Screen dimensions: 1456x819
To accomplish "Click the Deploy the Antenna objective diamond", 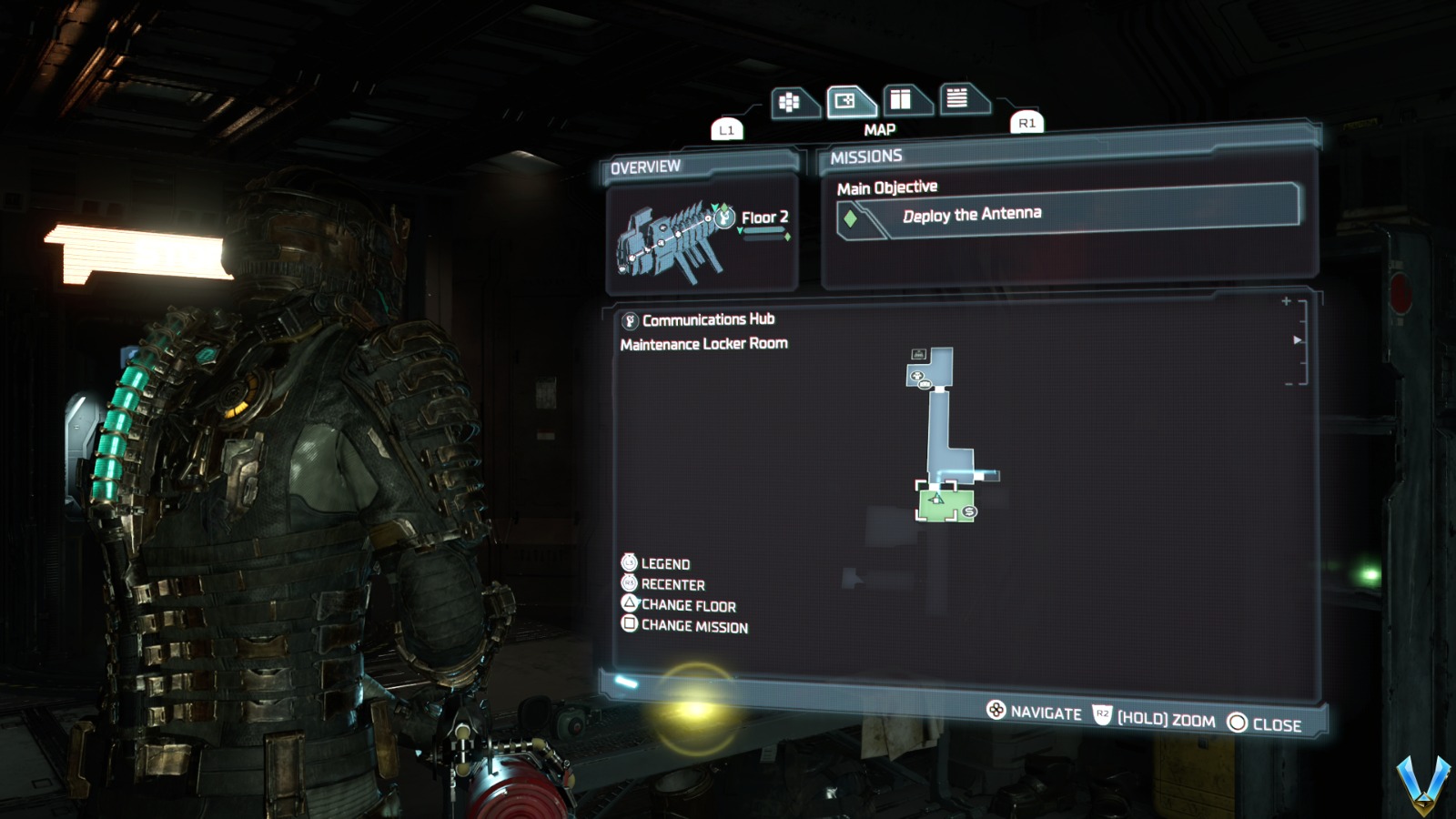I will (x=849, y=218).
